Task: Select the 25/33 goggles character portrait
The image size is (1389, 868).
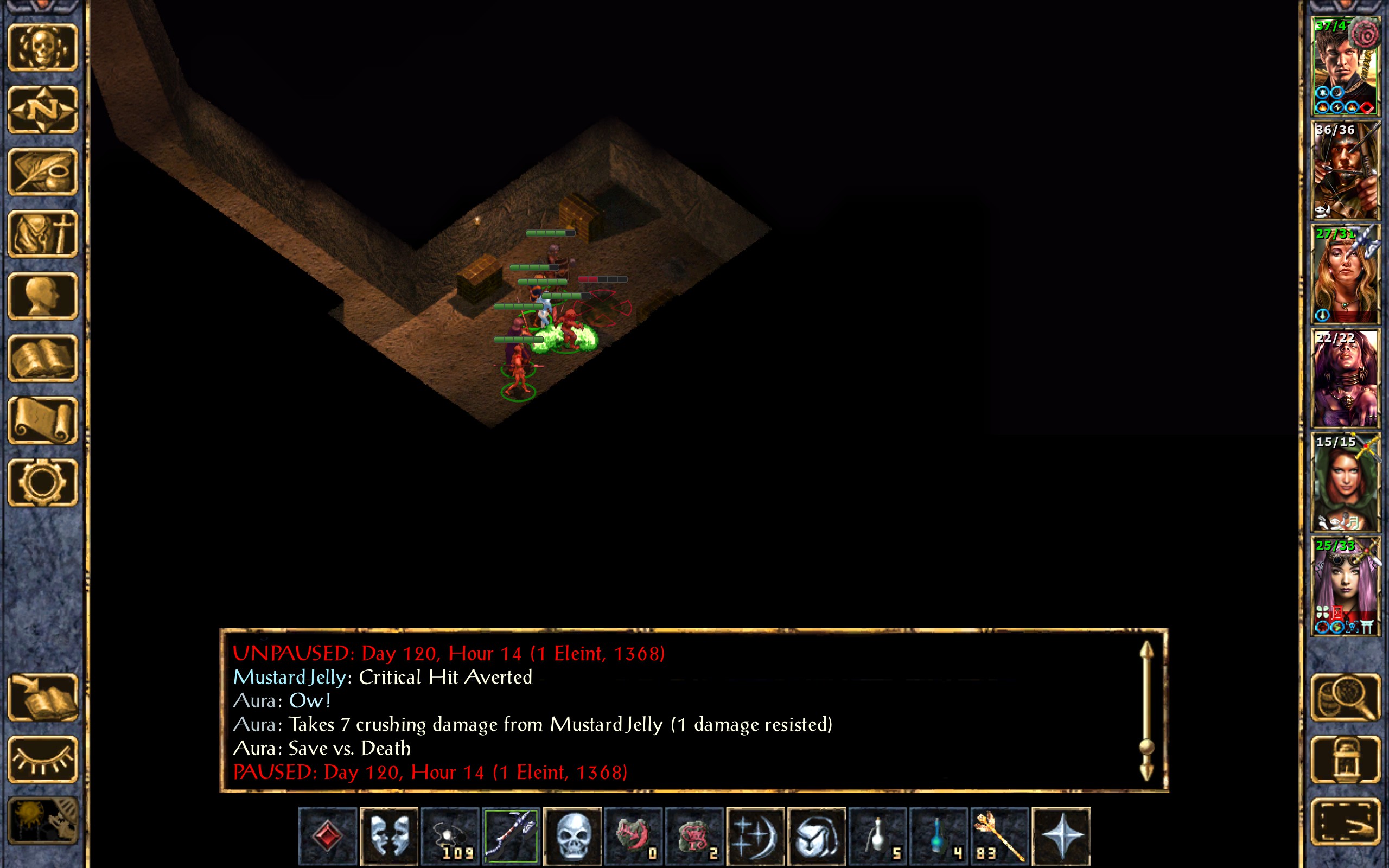Action: coord(1345,586)
